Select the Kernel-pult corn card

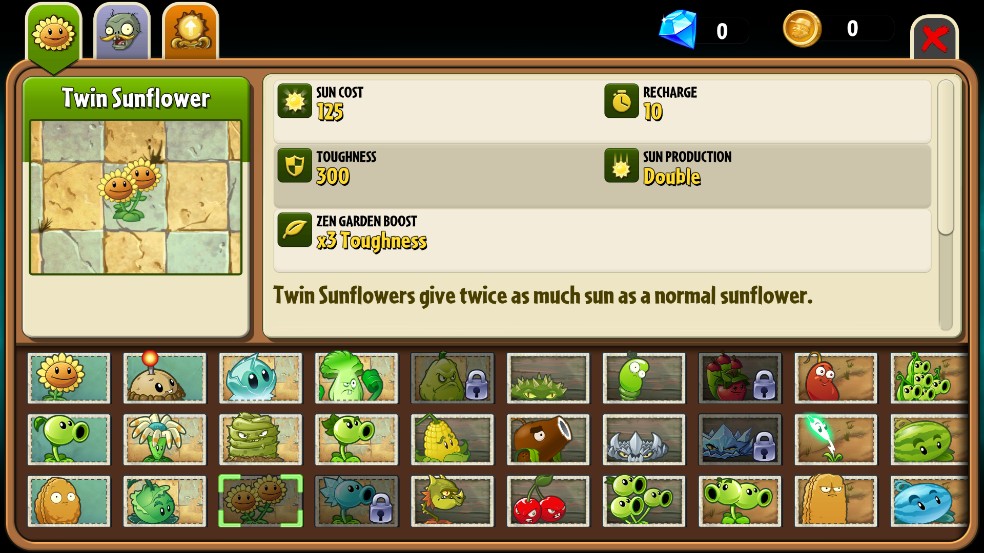point(452,439)
